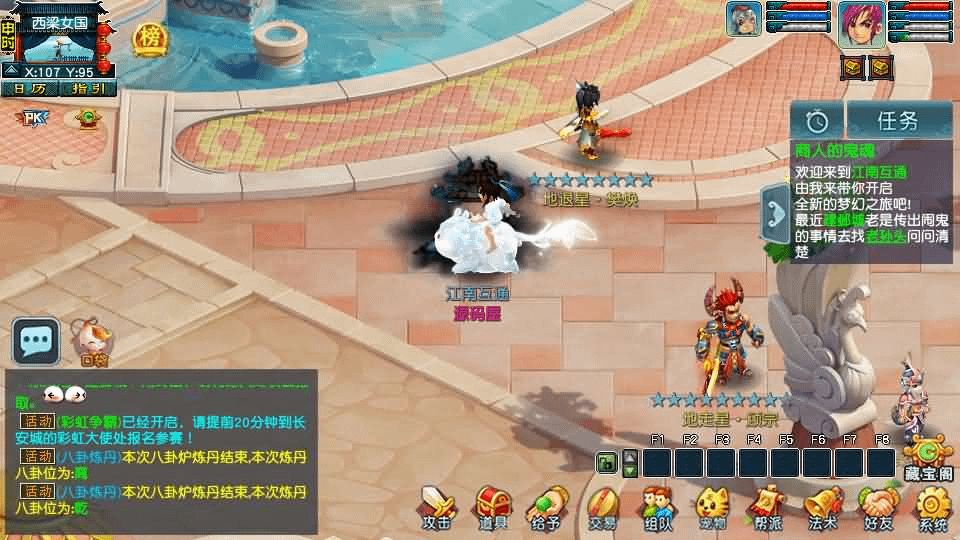Open the 法术 (Spells) bell icon

coord(822,508)
